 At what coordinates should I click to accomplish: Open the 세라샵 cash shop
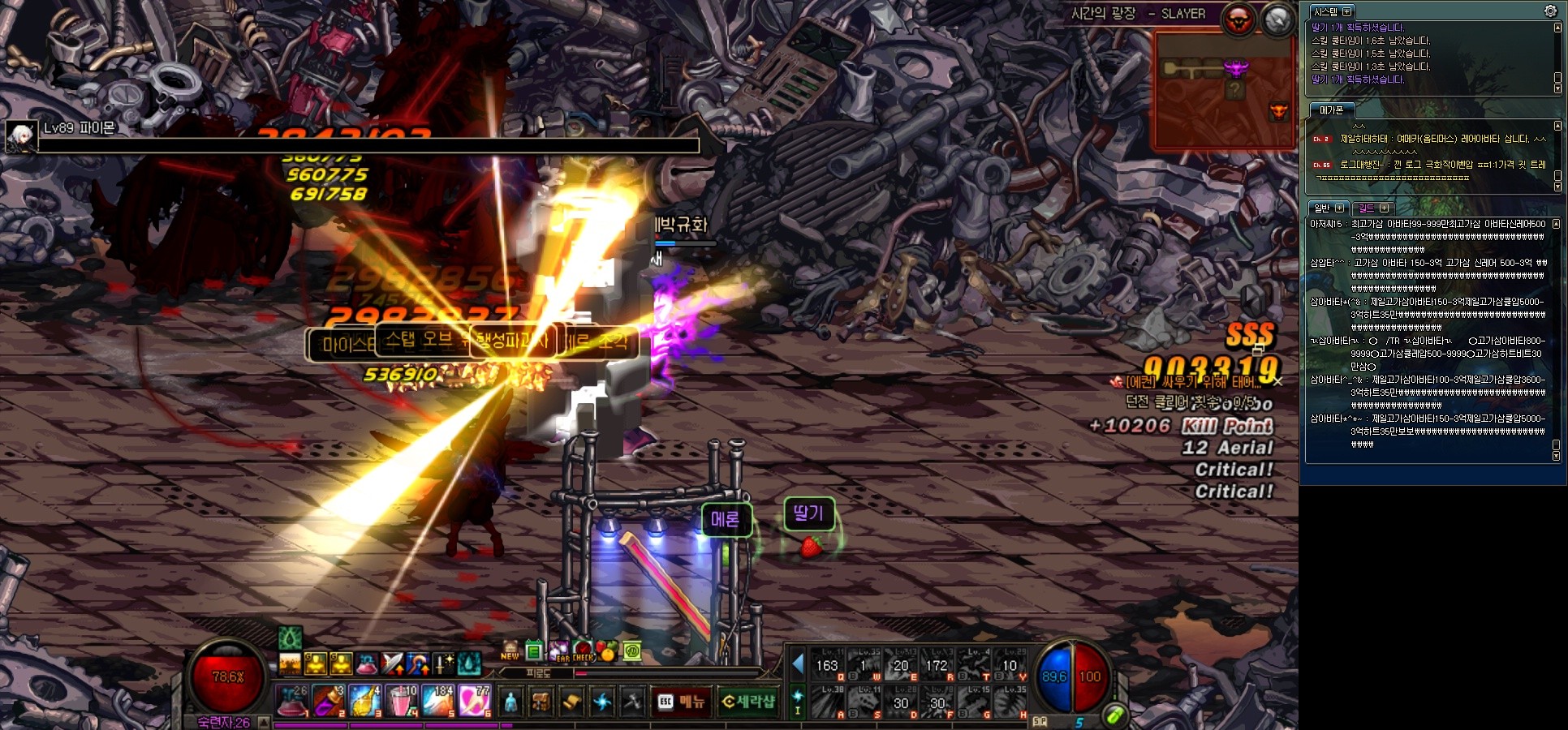tap(748, 702)
